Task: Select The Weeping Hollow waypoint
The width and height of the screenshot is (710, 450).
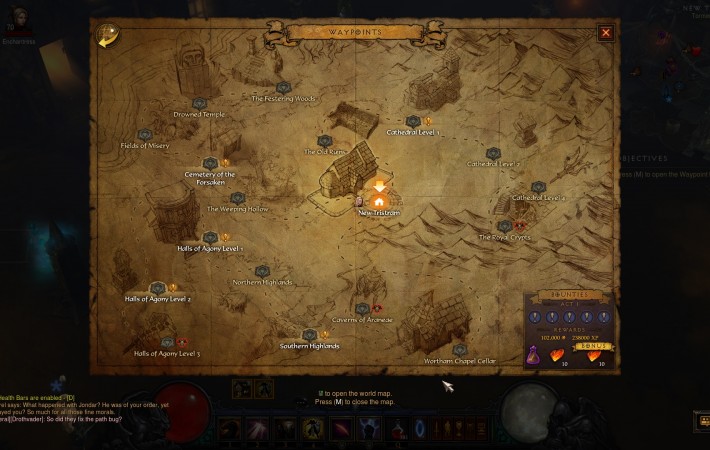Action: (x=238, y=199)
